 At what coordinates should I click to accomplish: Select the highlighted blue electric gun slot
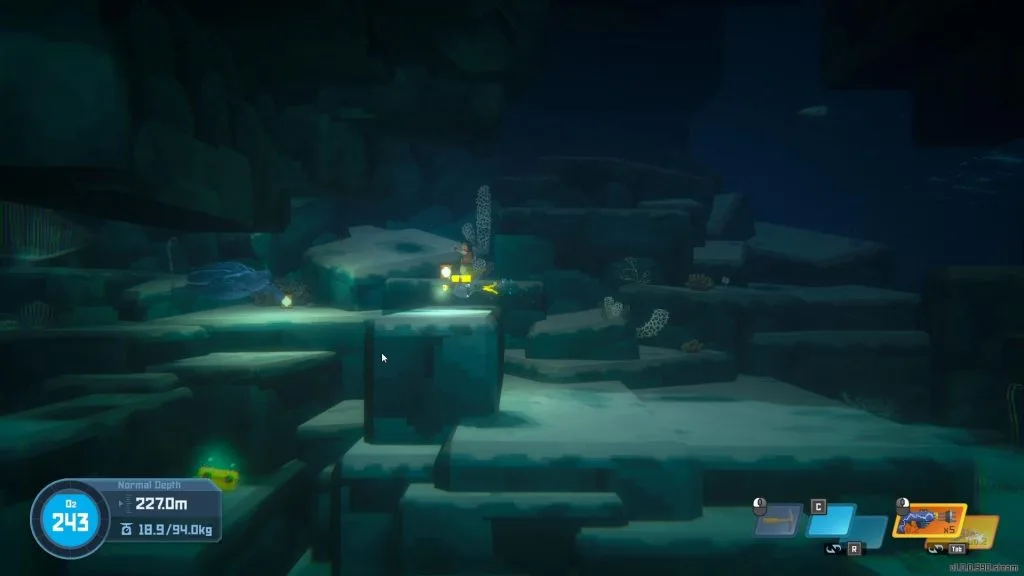click(927, 520)
